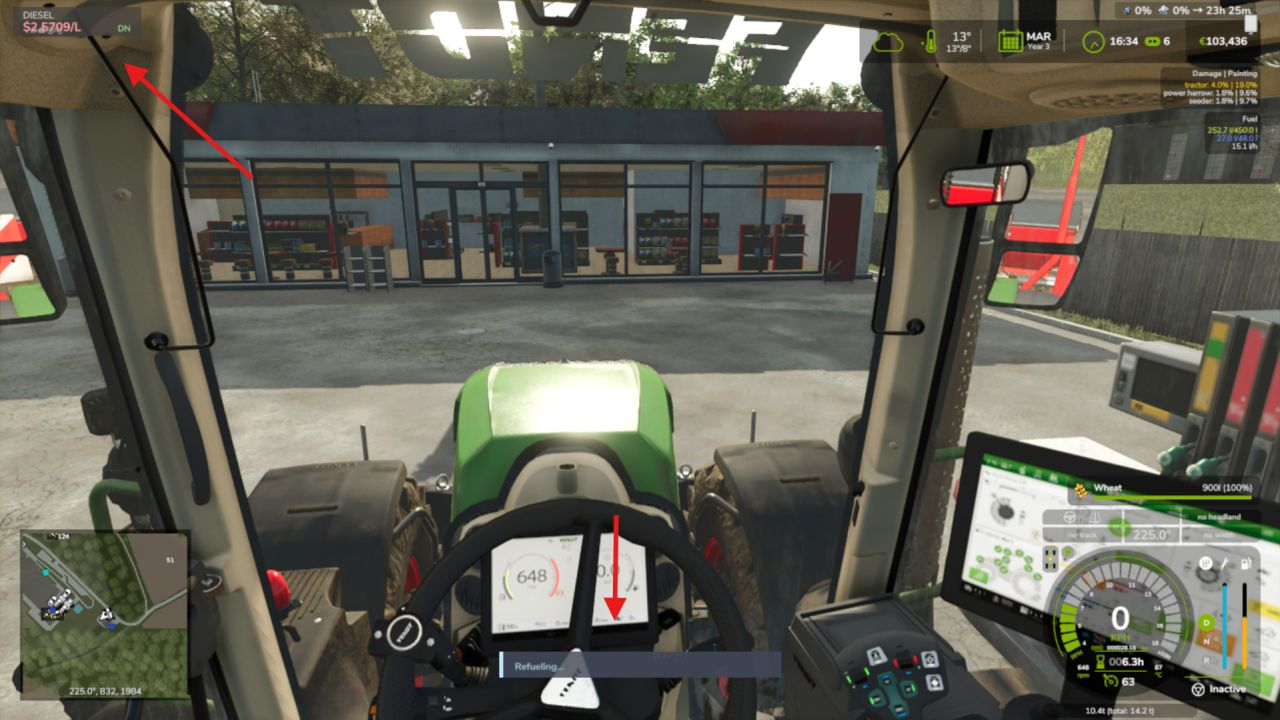Select the thermometer temperature icon
The height and width of the screenshot is (720, 1280).
point(930,41)
